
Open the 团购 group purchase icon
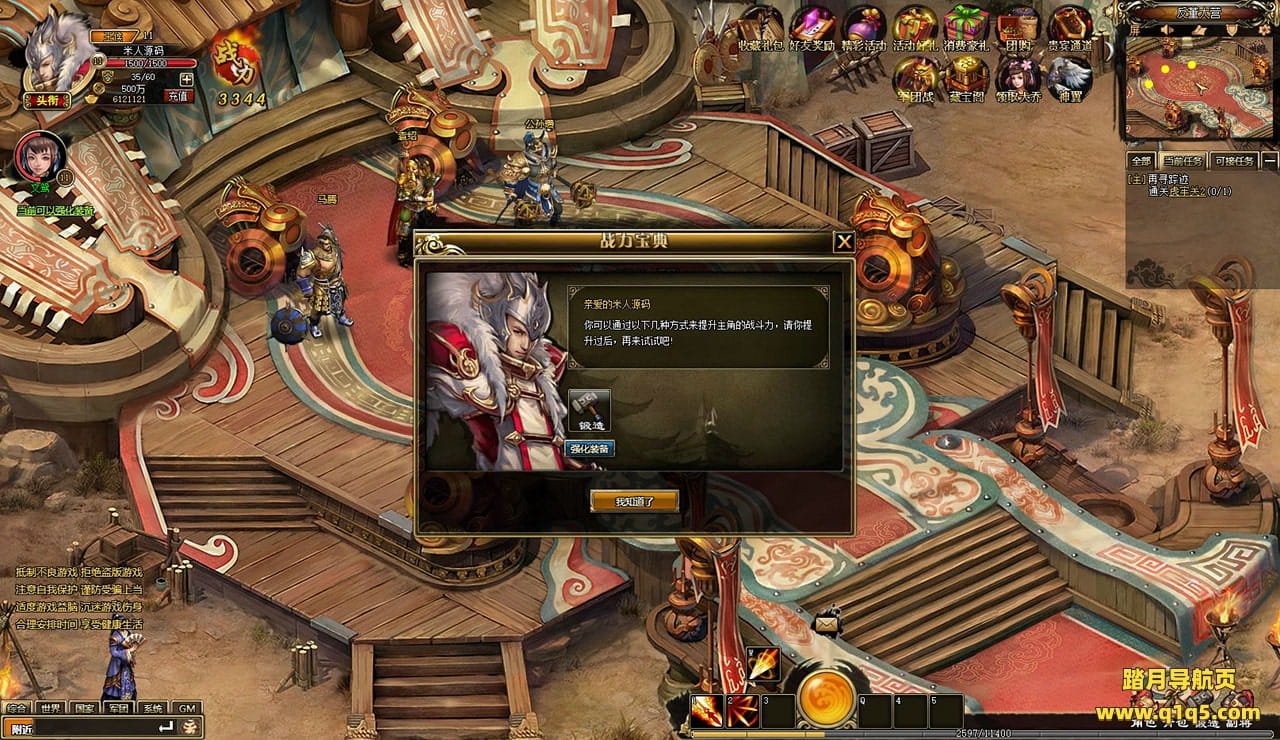[1018, 26]
